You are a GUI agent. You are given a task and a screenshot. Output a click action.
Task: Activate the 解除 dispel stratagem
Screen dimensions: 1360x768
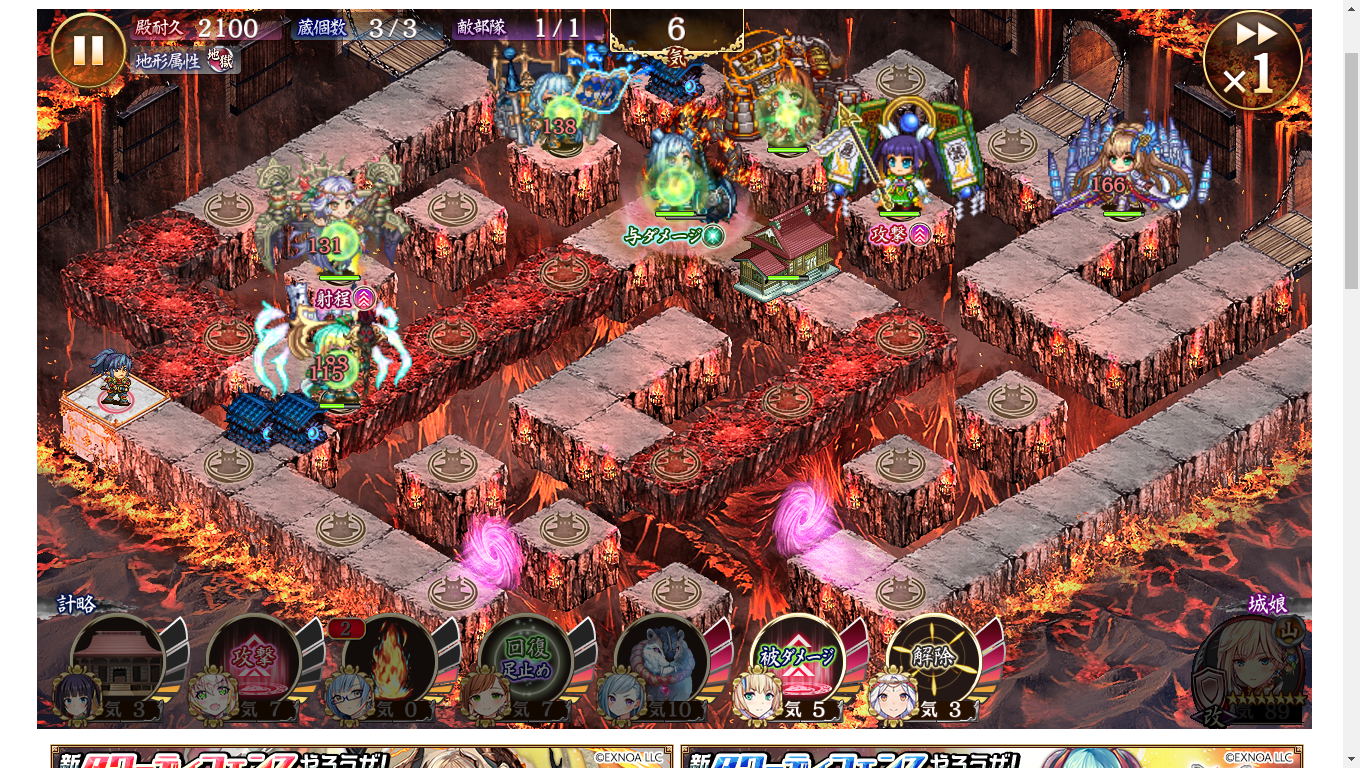933,660
